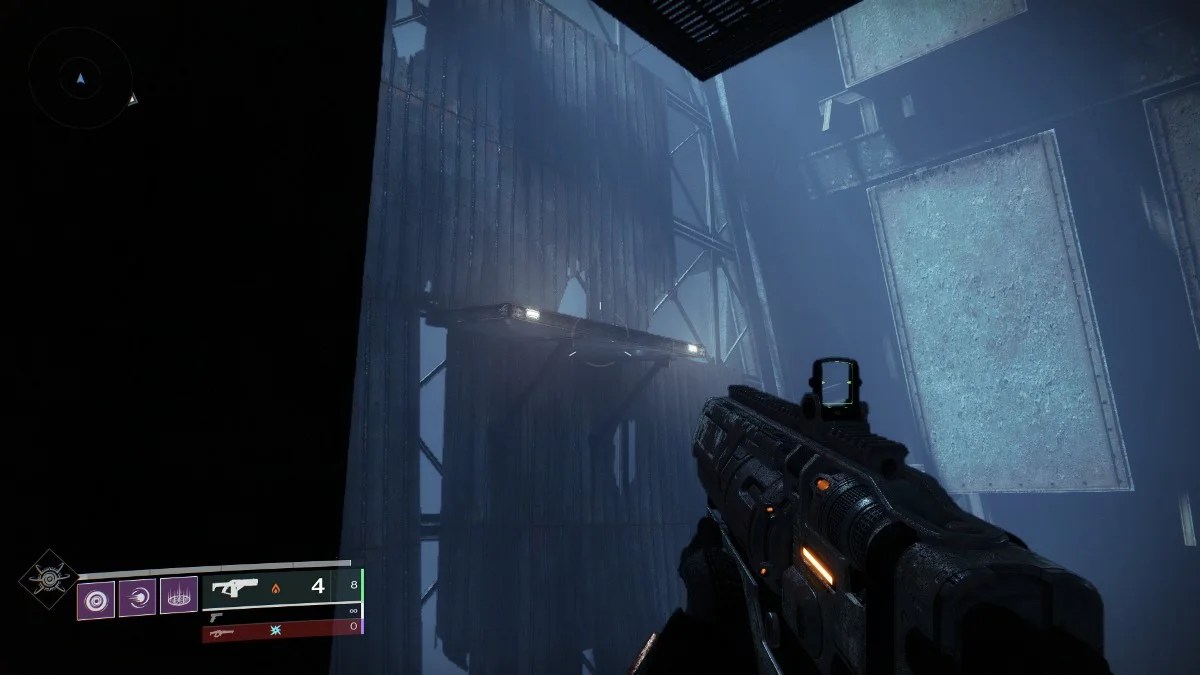Use the vortex grenade ability icon
This screenshot has width=1200, height=675.
[96, 598]
